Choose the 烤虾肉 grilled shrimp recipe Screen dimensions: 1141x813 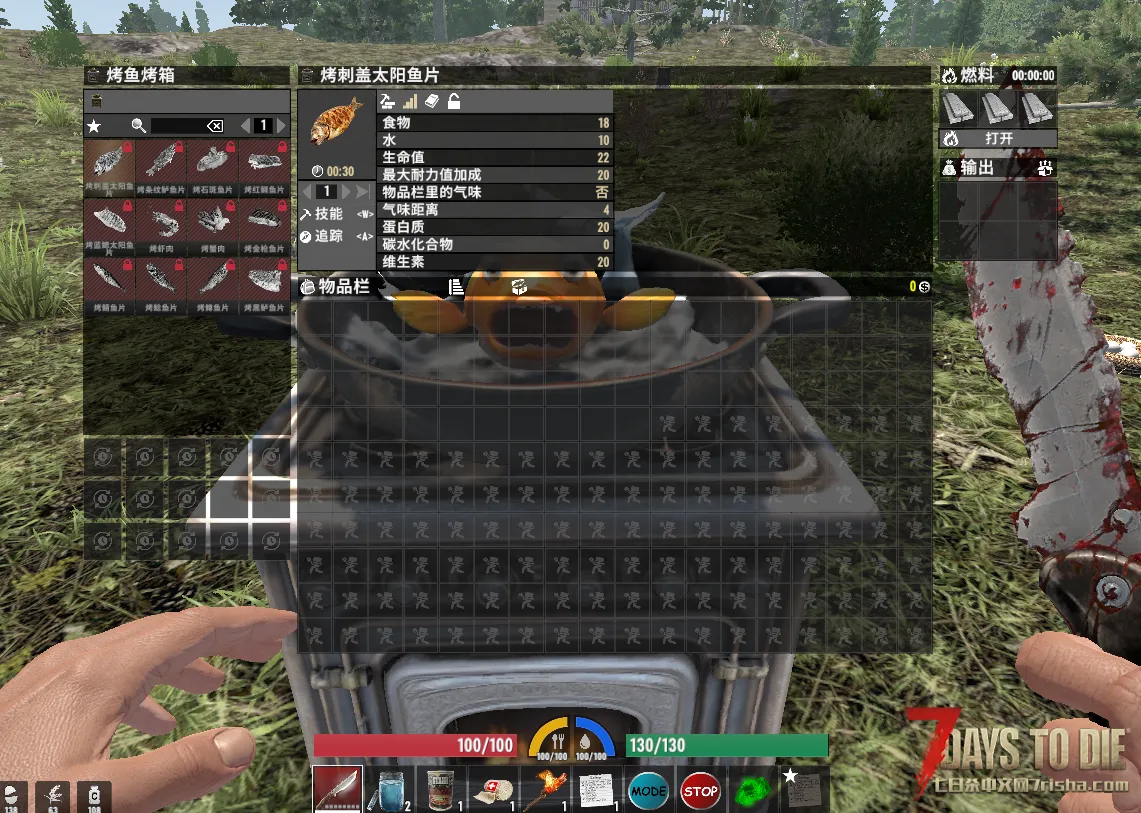coord(160,220)
